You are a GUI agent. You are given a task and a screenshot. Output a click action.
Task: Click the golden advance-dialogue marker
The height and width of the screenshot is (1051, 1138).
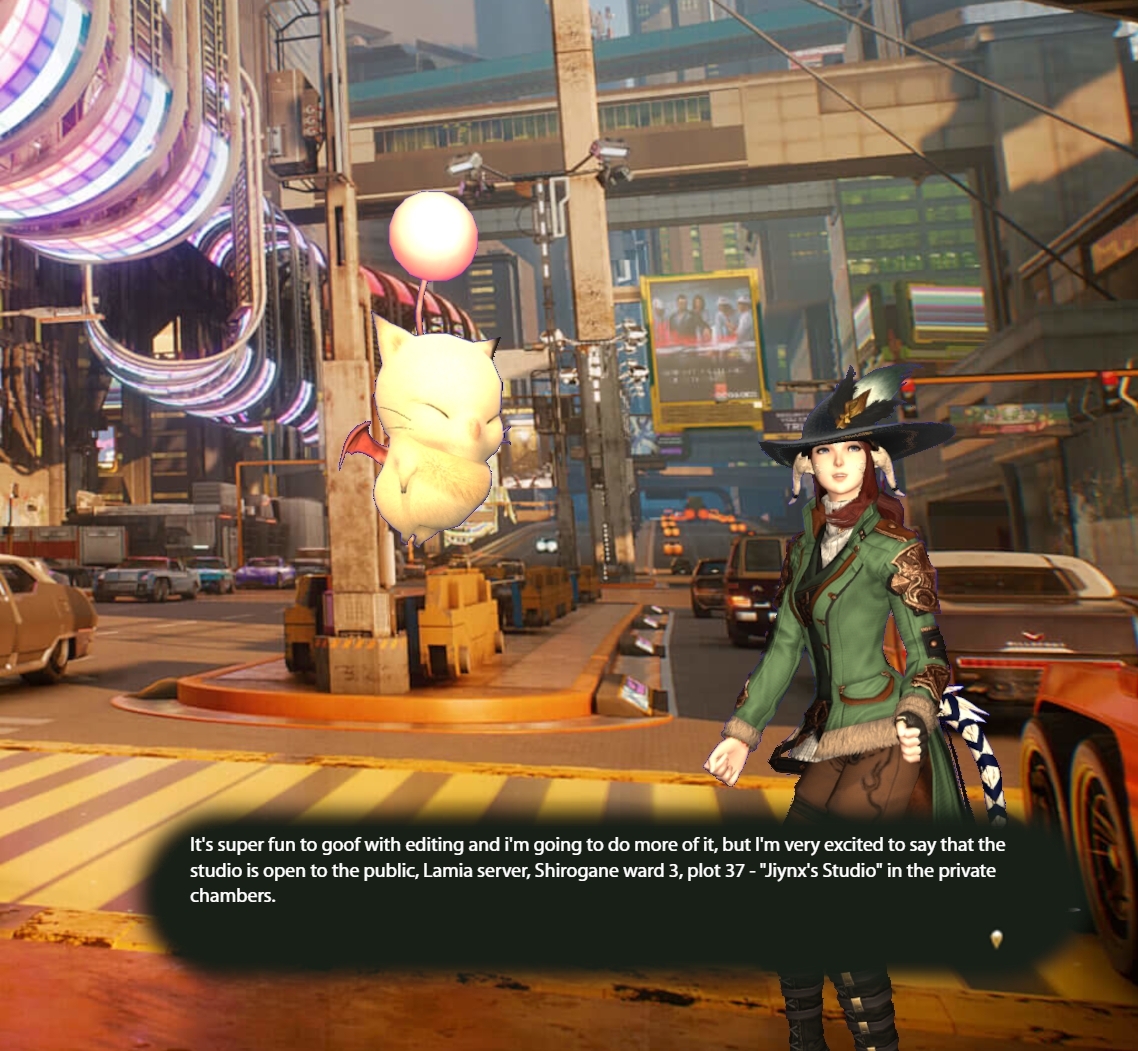[996, 938]
